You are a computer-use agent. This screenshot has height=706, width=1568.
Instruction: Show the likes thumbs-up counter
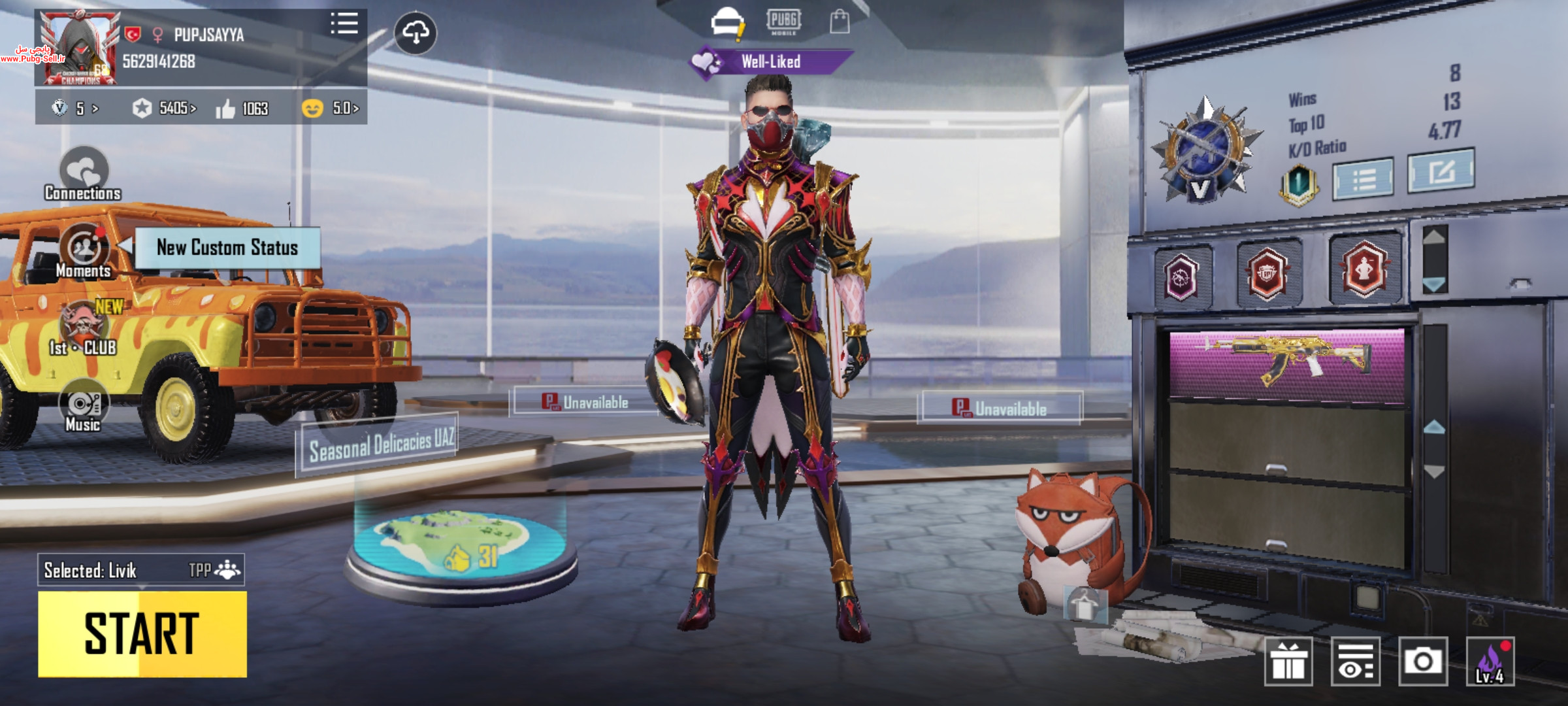[242, 109]
